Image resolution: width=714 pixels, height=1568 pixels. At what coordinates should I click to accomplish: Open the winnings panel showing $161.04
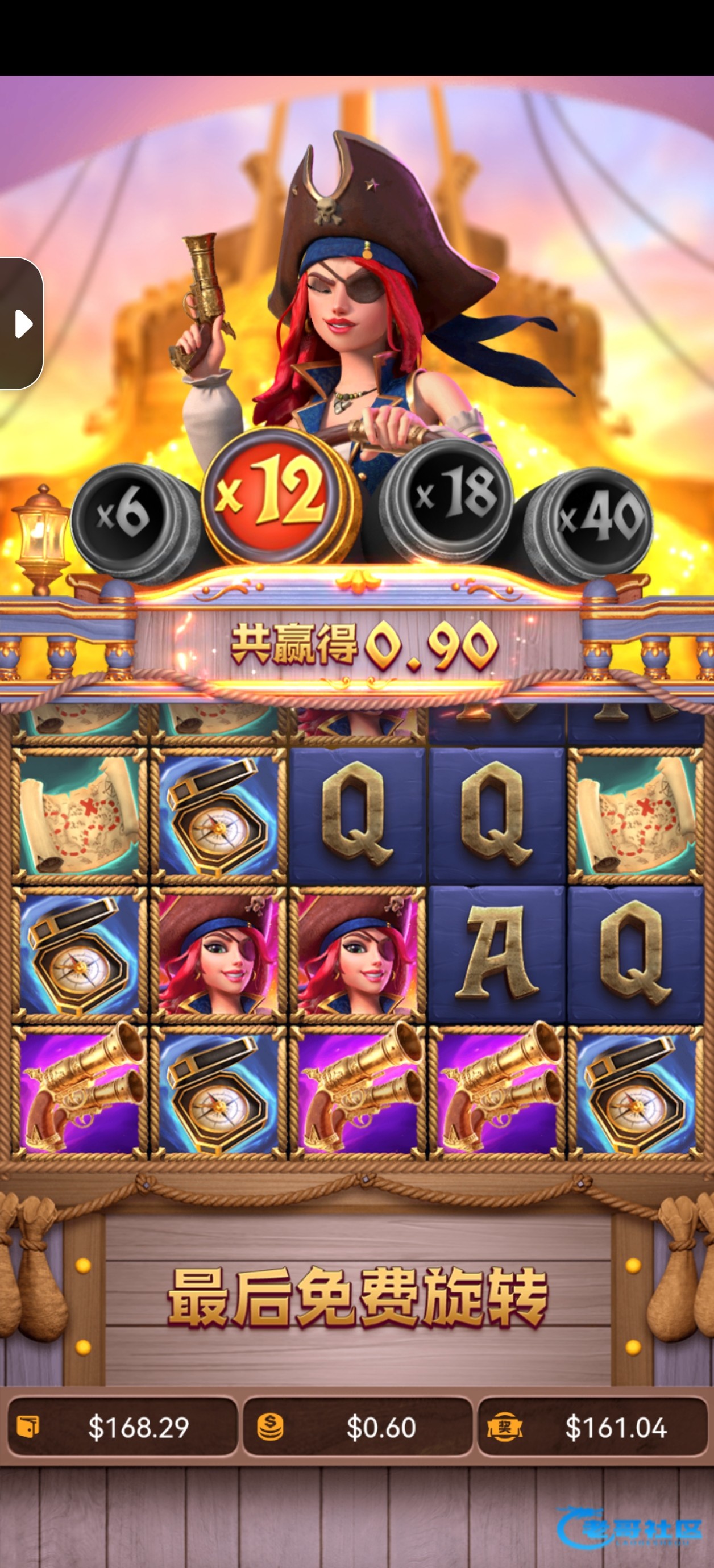593,1427
